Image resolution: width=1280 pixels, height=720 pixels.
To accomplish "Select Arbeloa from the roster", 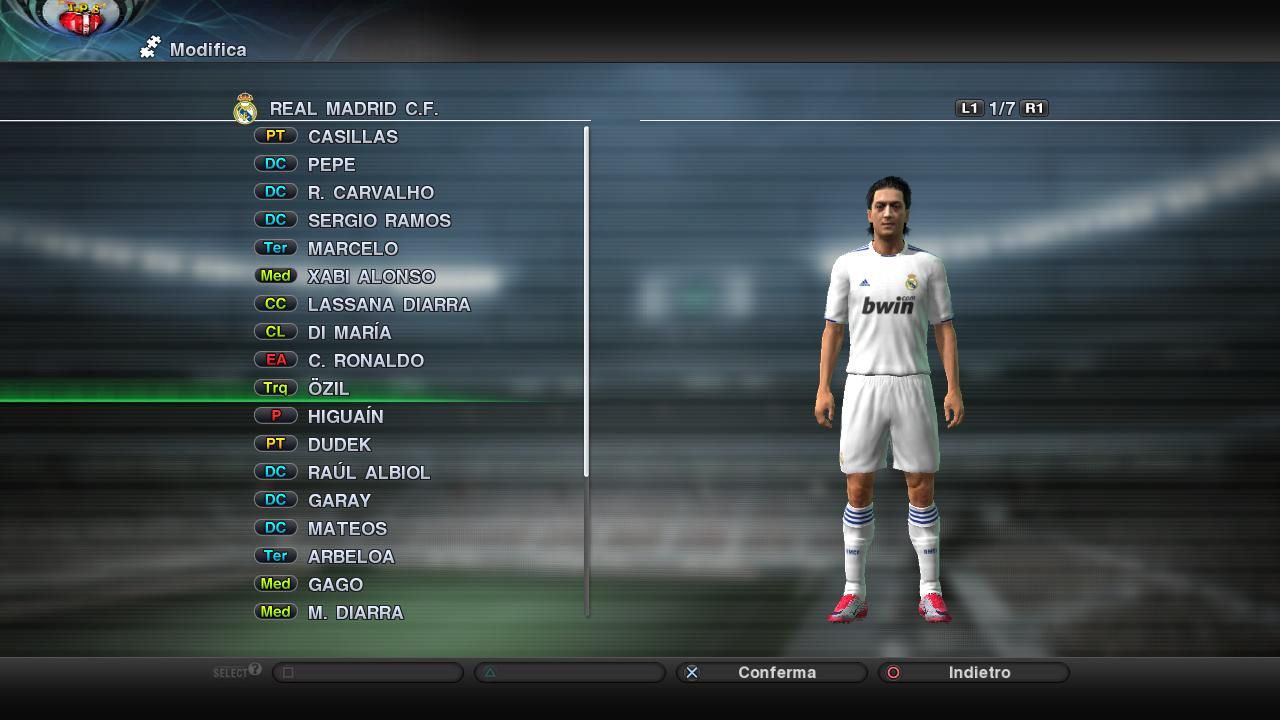I will click(x=351, y=557).
